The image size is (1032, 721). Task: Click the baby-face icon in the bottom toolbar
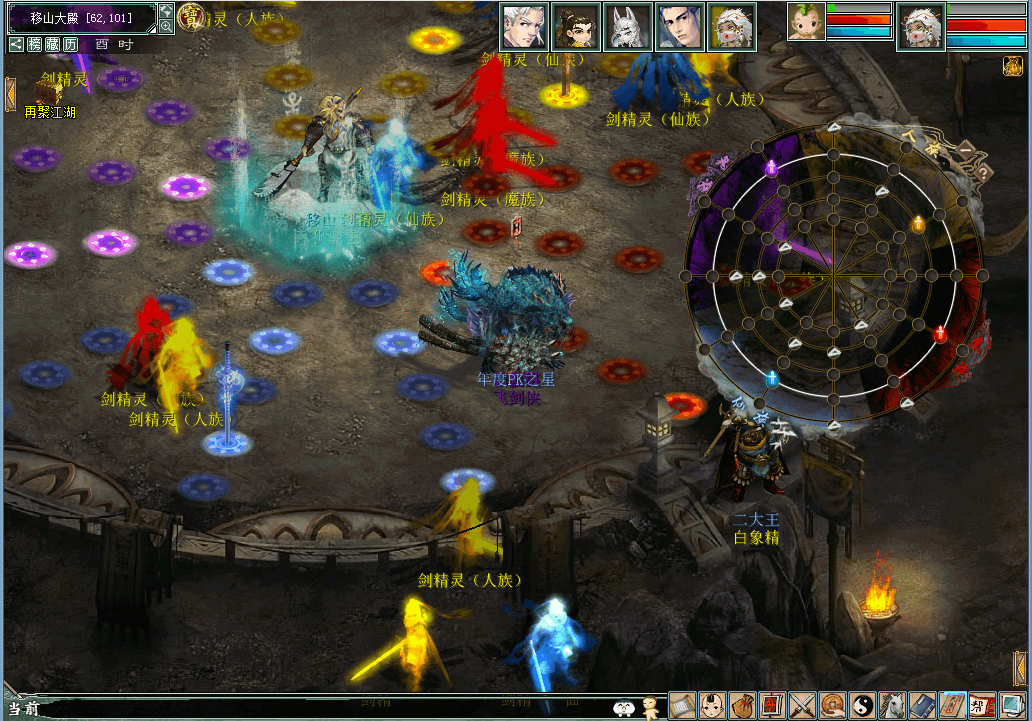(x=712, y=705)
